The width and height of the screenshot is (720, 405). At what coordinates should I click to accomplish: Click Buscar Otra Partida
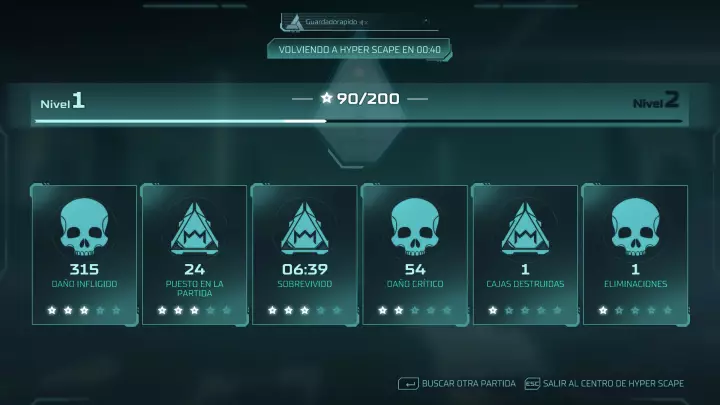[x=458, y=383]
